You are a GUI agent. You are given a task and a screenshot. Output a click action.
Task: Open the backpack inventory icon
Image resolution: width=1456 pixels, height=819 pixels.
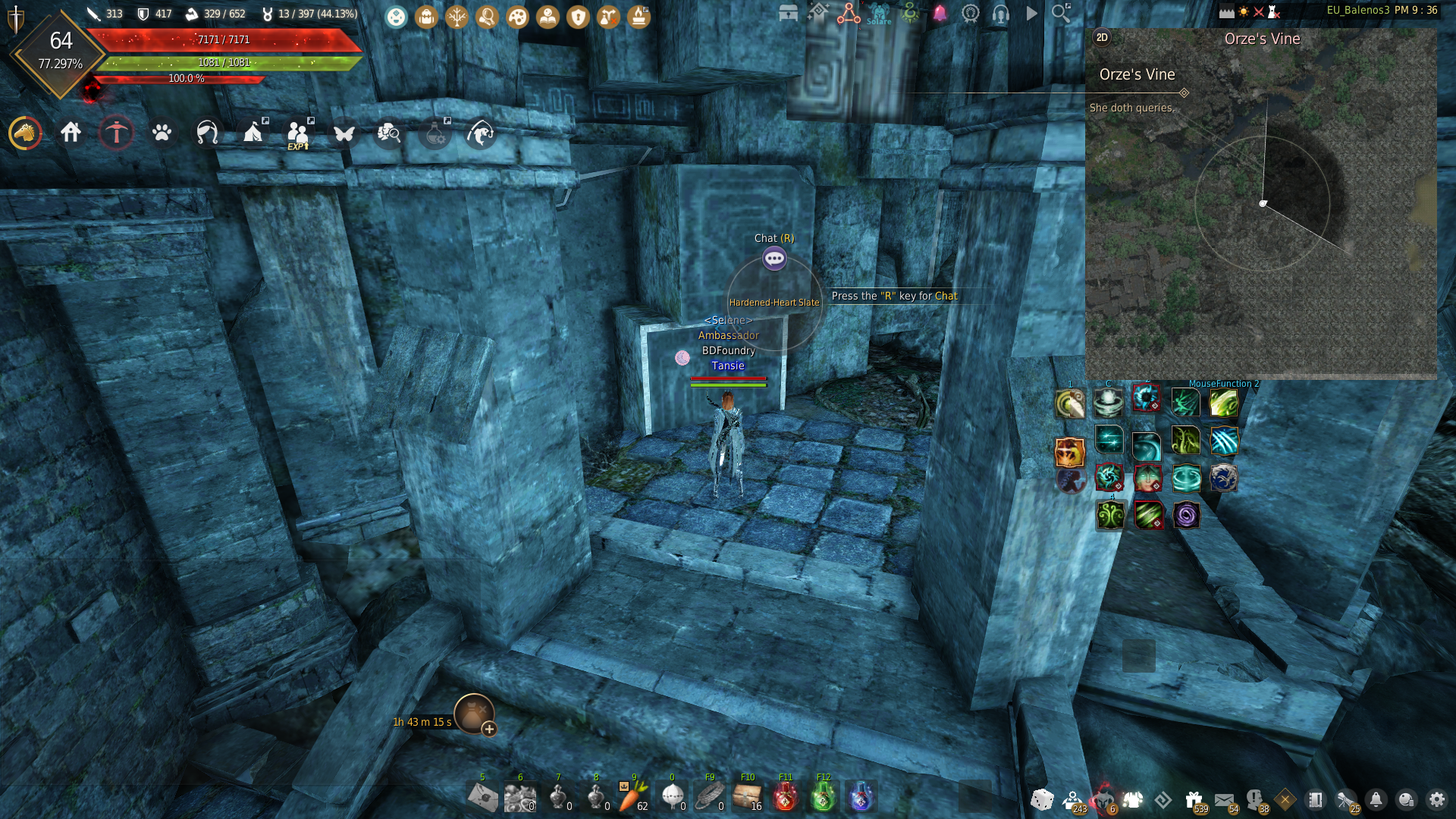[x=426, y=17]
